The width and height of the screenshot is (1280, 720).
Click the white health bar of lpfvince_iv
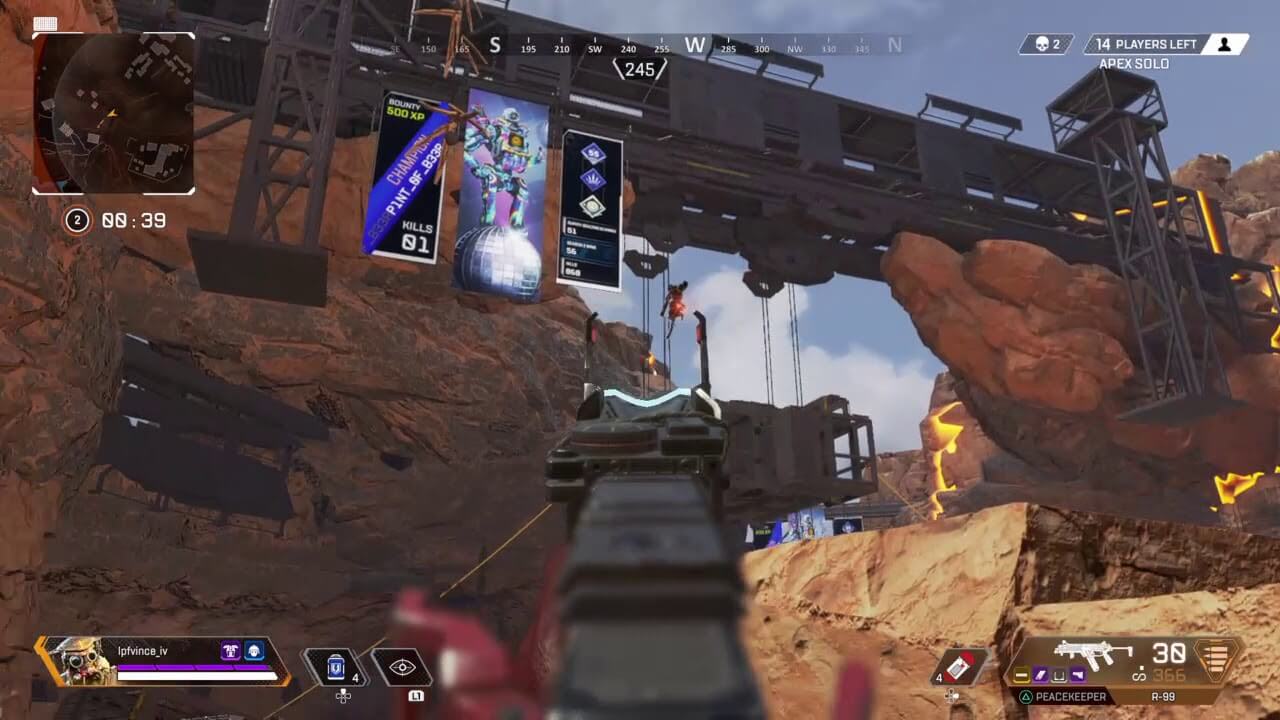(x=194, y=677)
